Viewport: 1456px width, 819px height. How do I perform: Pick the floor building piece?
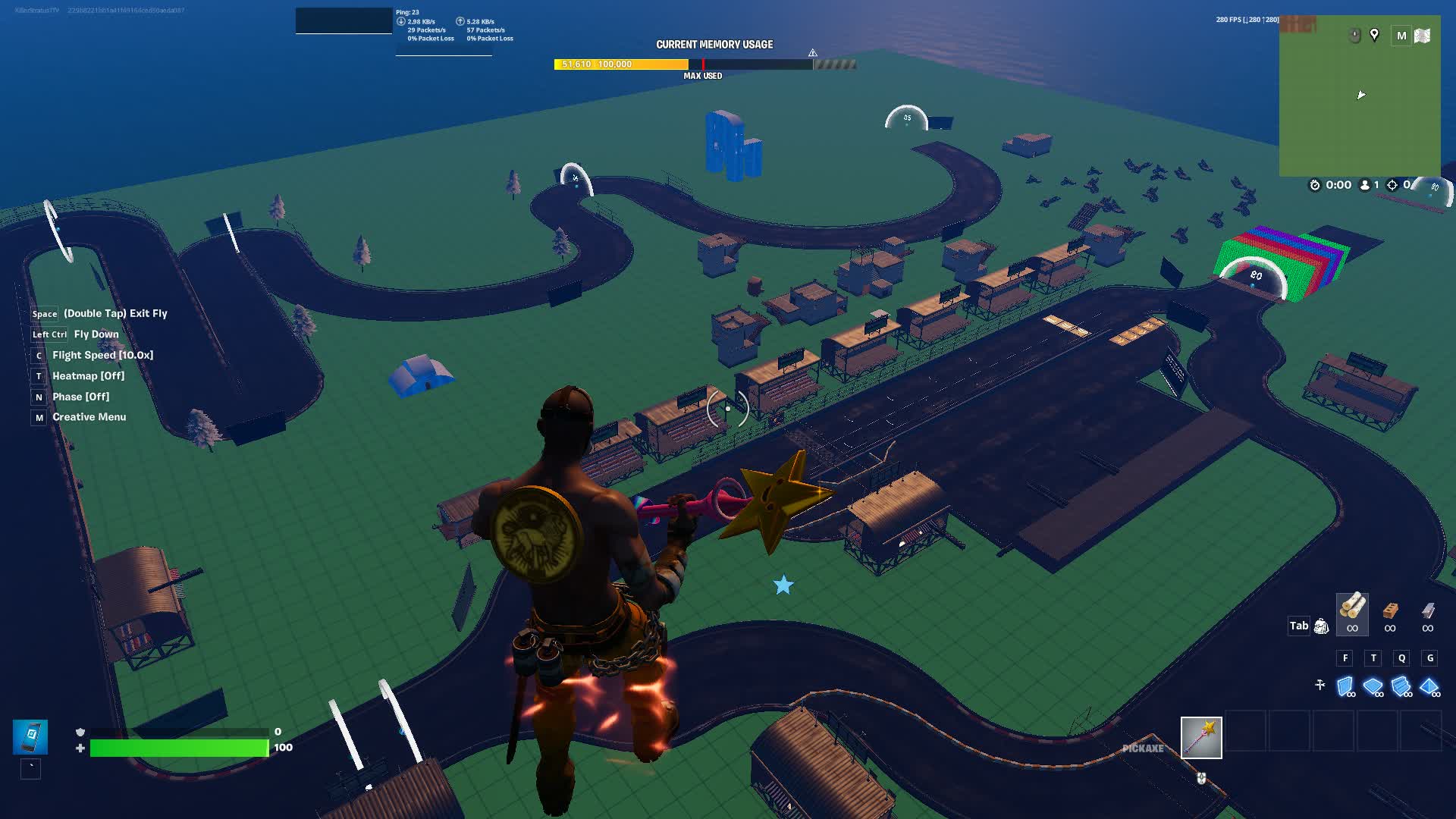coord(1373,686)
